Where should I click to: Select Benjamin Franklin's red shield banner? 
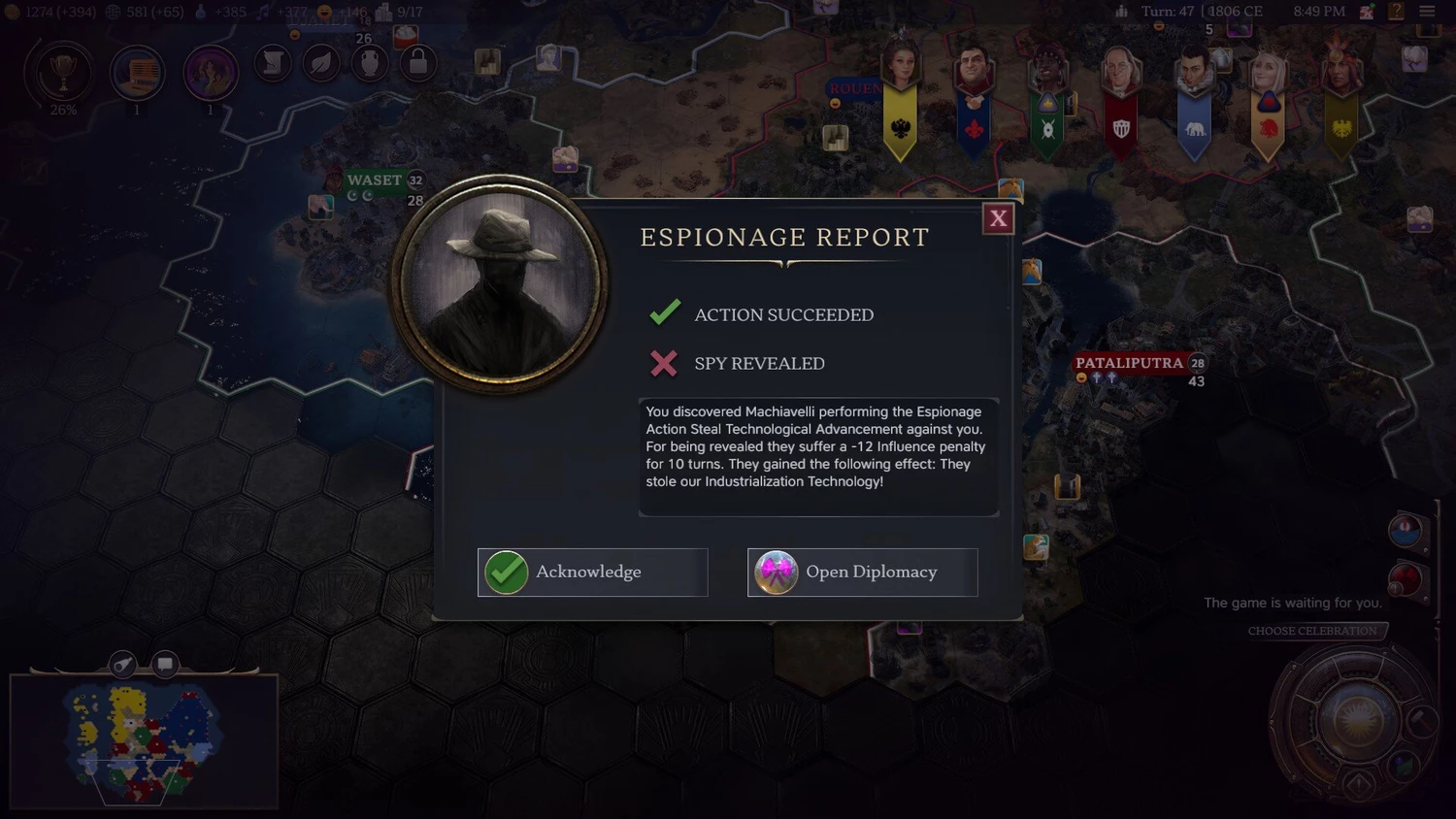click(x=1121, y=97)
